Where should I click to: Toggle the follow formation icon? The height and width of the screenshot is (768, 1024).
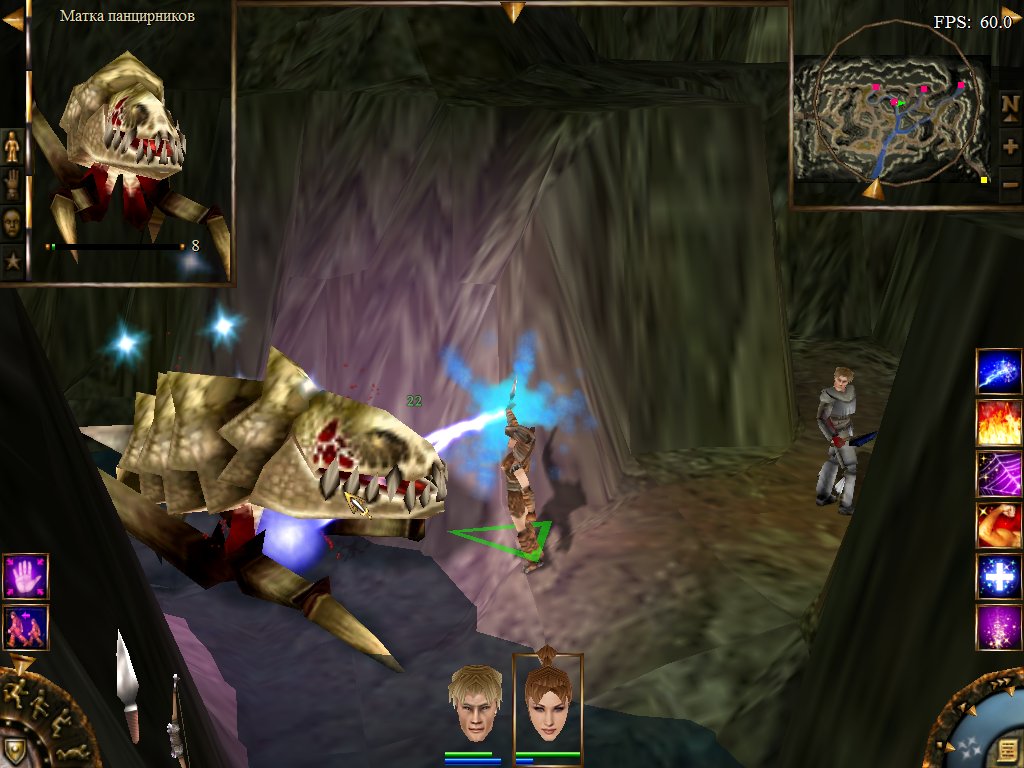click(25, 627)
